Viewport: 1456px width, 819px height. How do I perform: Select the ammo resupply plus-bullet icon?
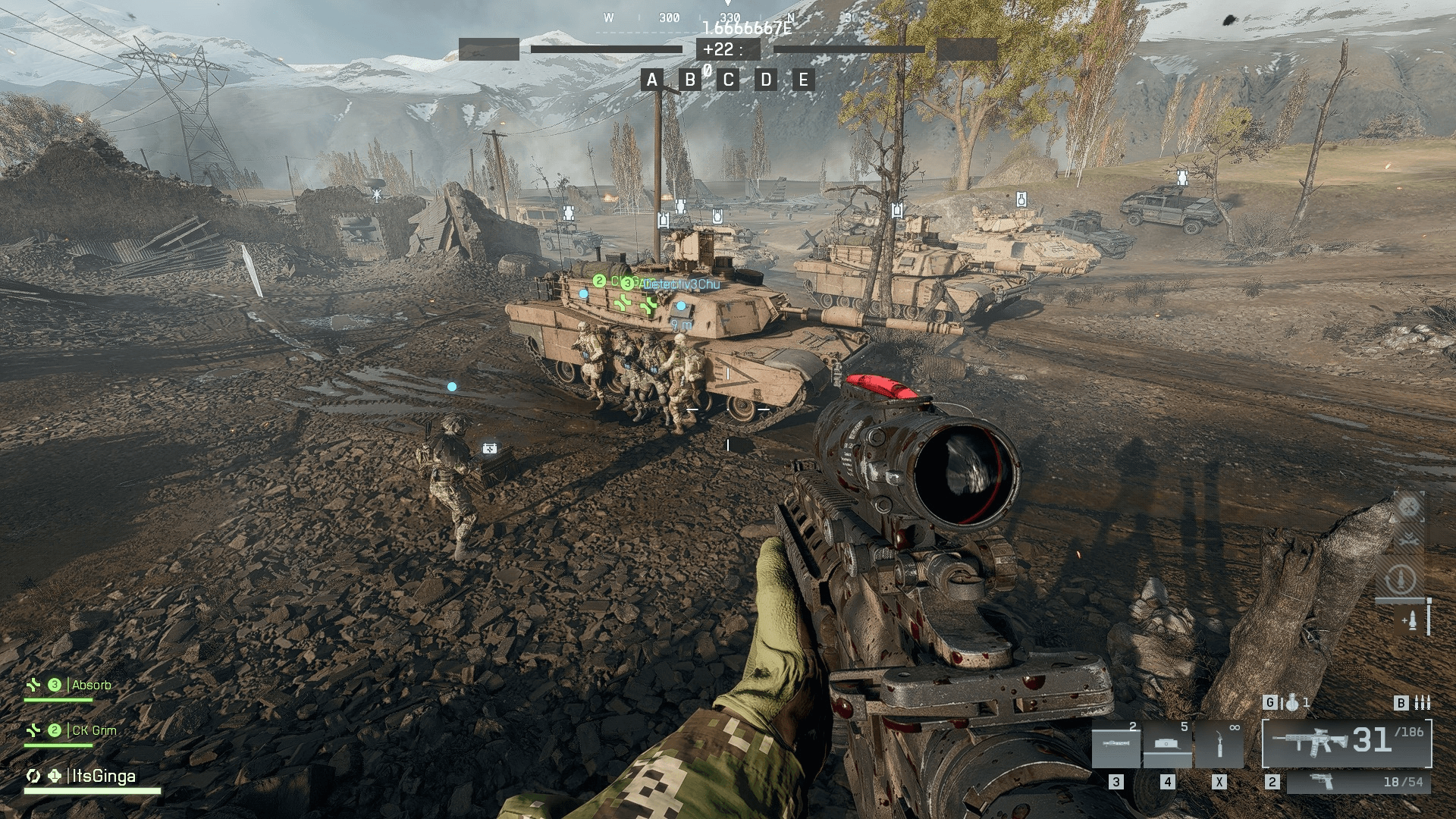1410,621
